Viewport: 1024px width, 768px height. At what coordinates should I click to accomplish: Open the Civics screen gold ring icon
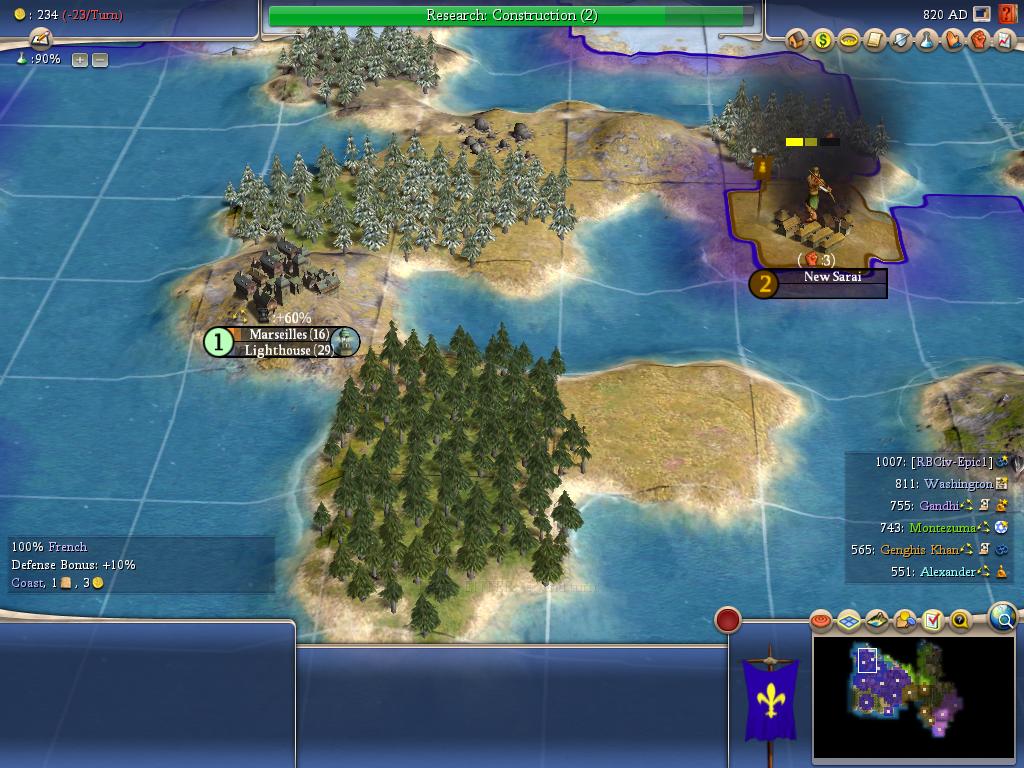click(x=849, y=40)
